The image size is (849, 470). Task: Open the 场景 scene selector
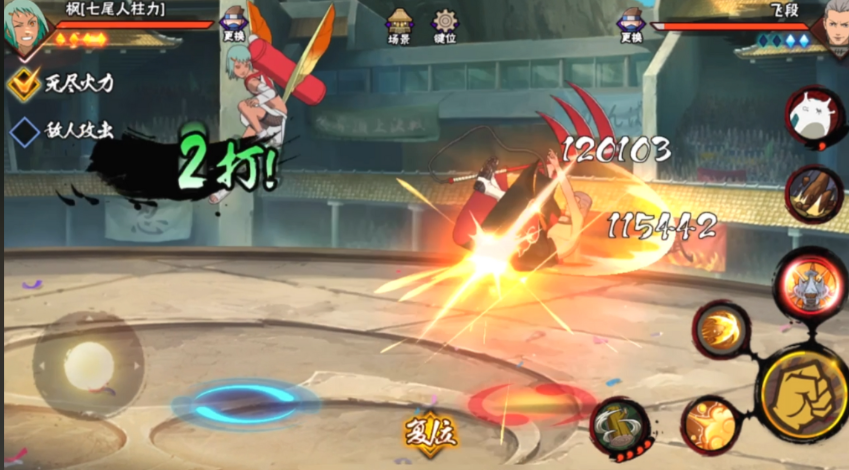[401, 26]
